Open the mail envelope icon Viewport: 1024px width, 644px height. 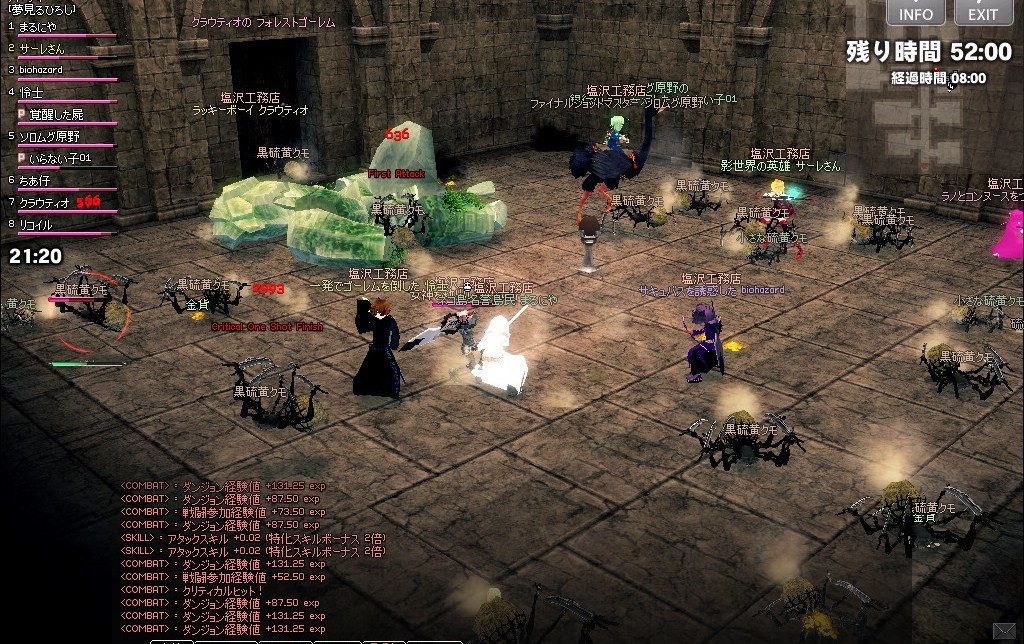coord(1004,630)
